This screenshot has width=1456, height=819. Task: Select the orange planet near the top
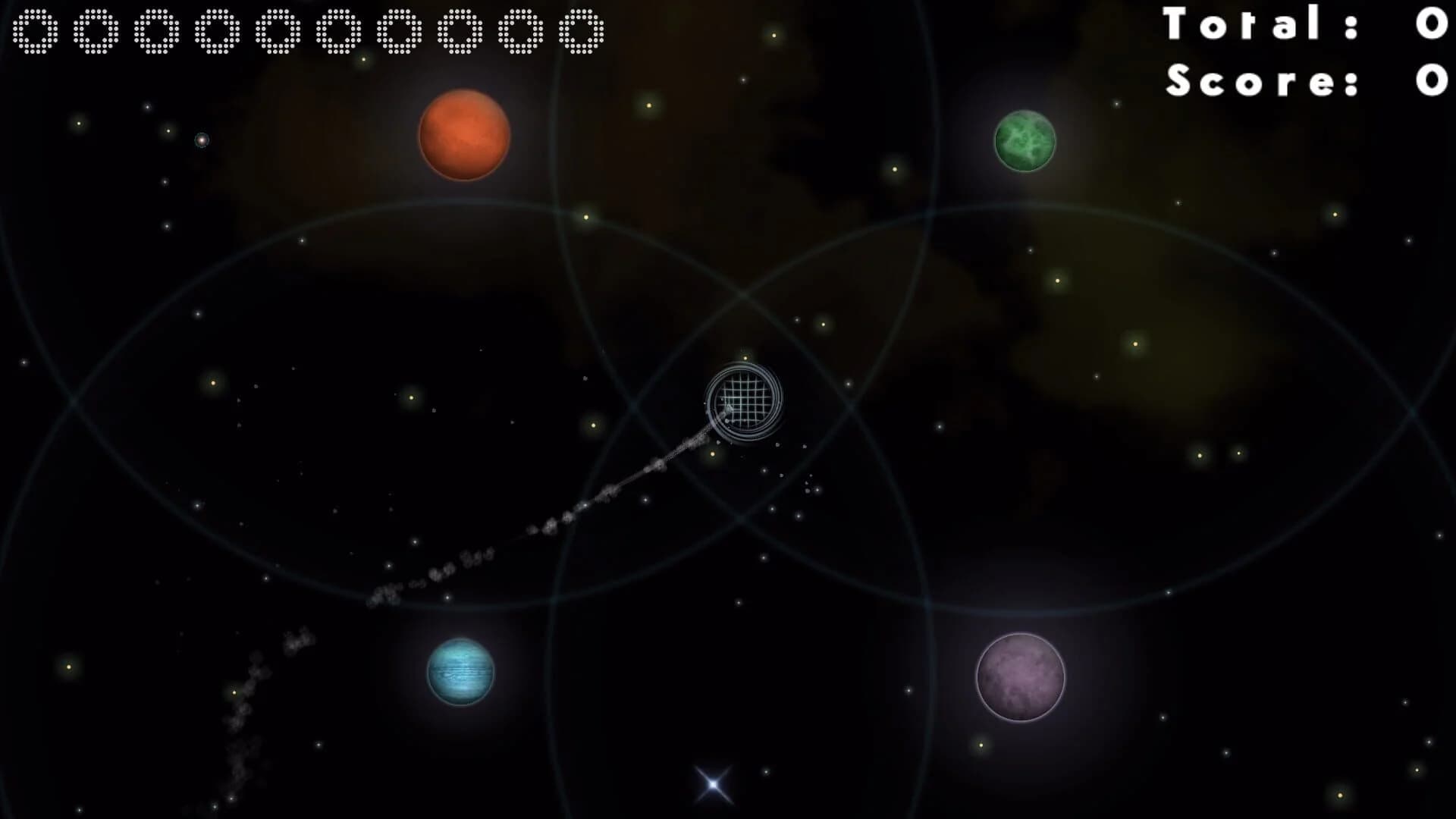point(463,135)
